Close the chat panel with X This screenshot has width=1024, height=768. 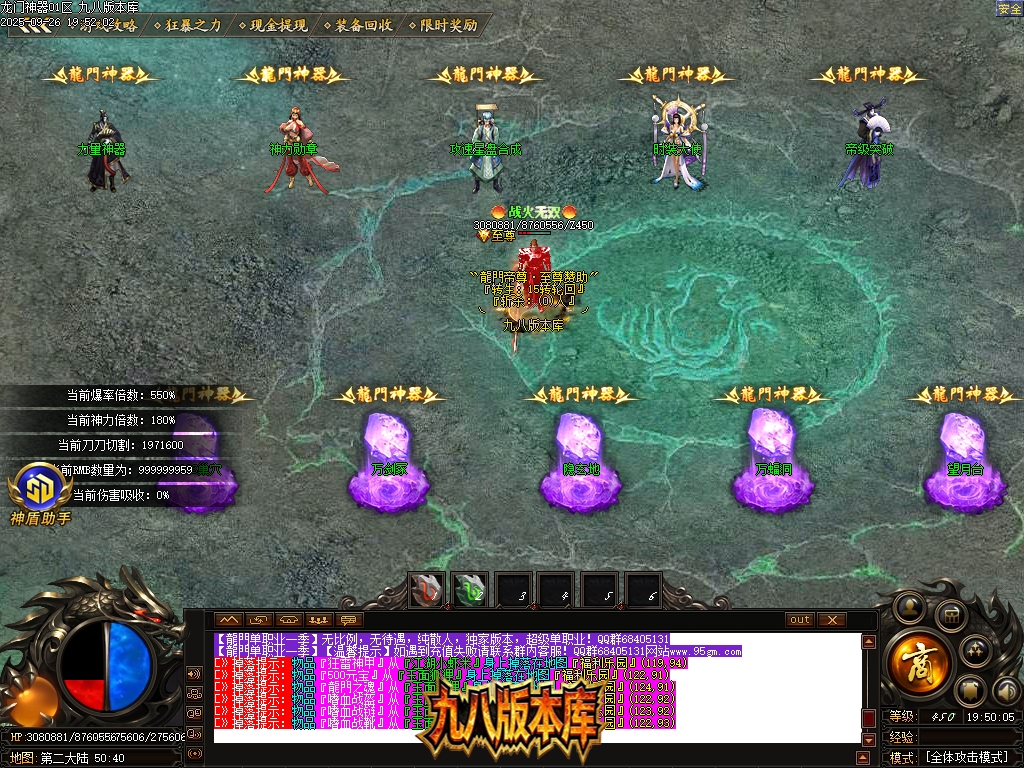point(832,620)
